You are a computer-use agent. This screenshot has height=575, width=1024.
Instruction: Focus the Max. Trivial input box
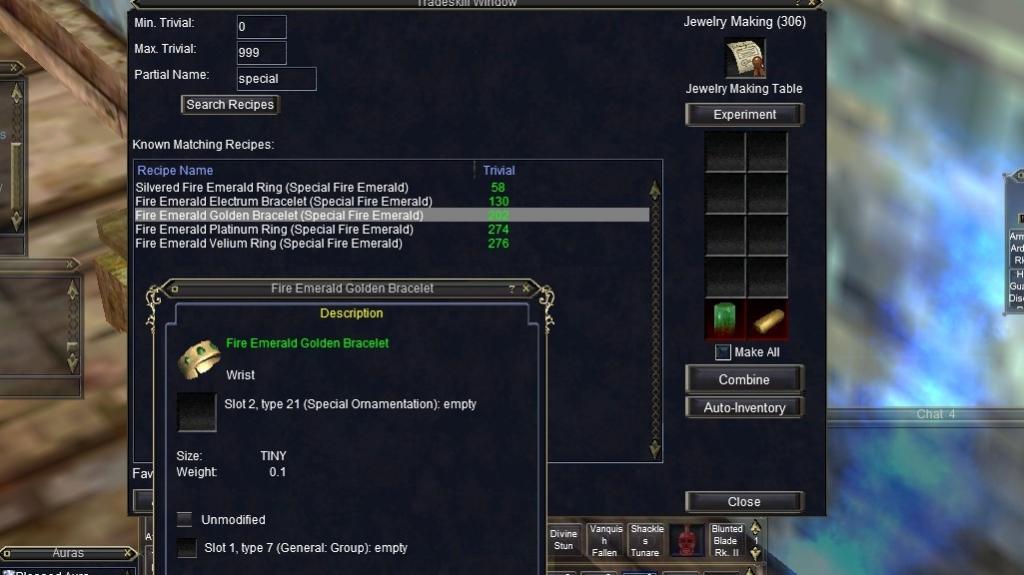tap(261, 53)
